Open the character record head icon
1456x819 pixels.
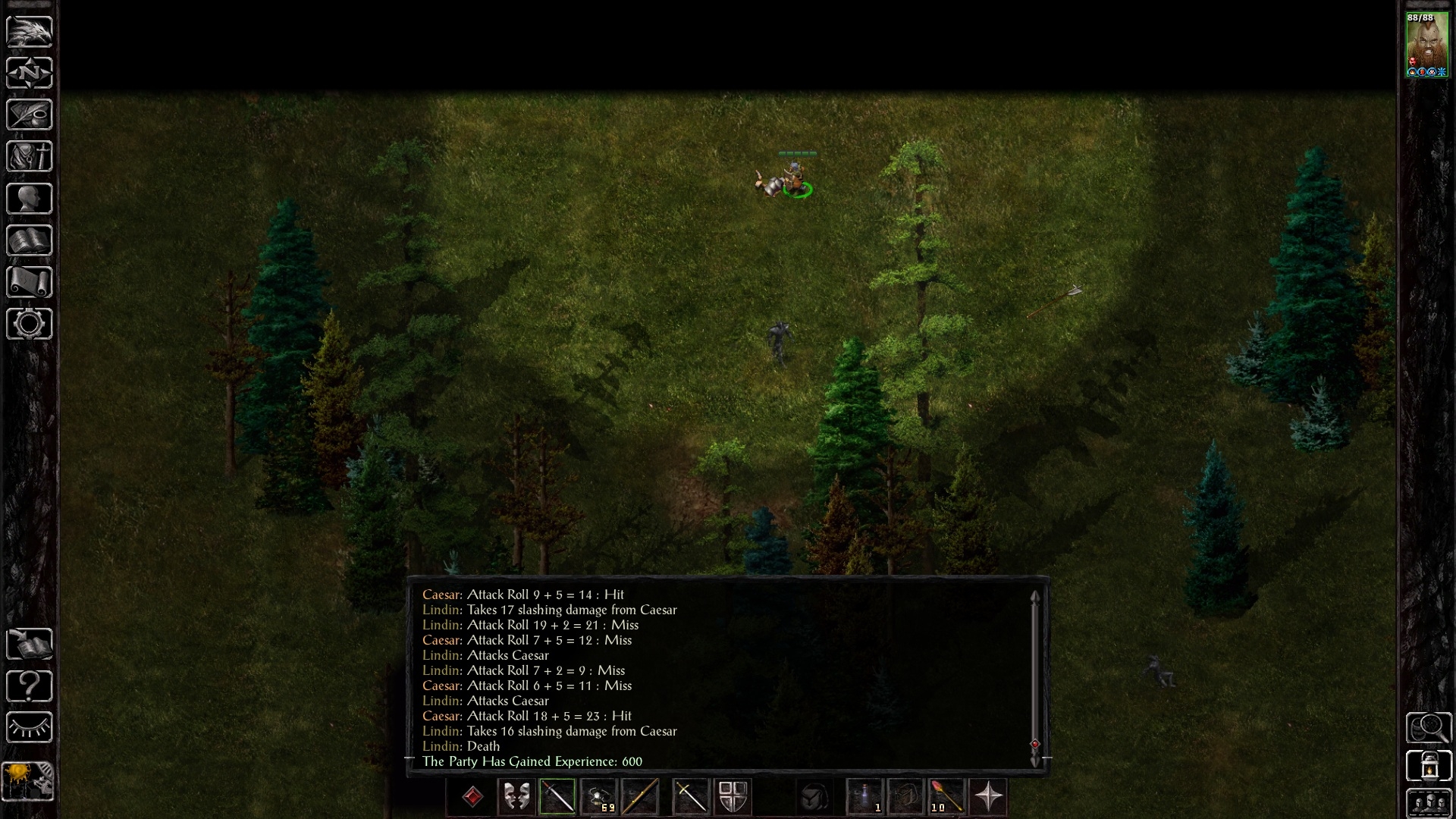pos(30,199)
